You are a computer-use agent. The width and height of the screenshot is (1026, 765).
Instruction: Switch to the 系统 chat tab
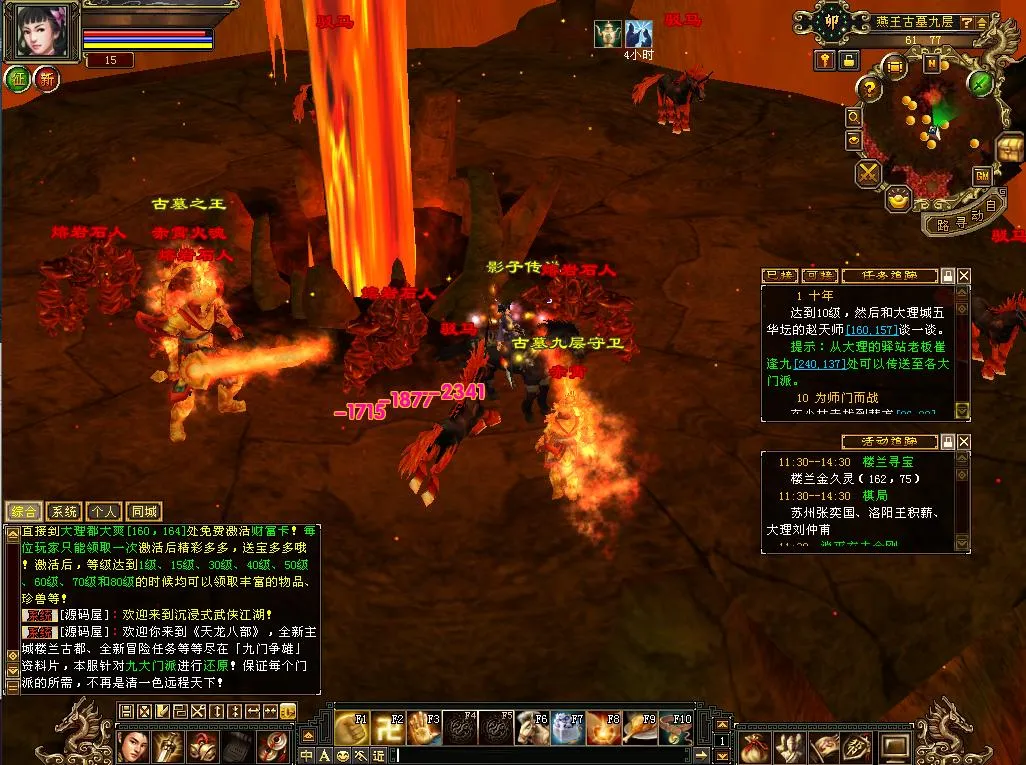tap(64, 511)
